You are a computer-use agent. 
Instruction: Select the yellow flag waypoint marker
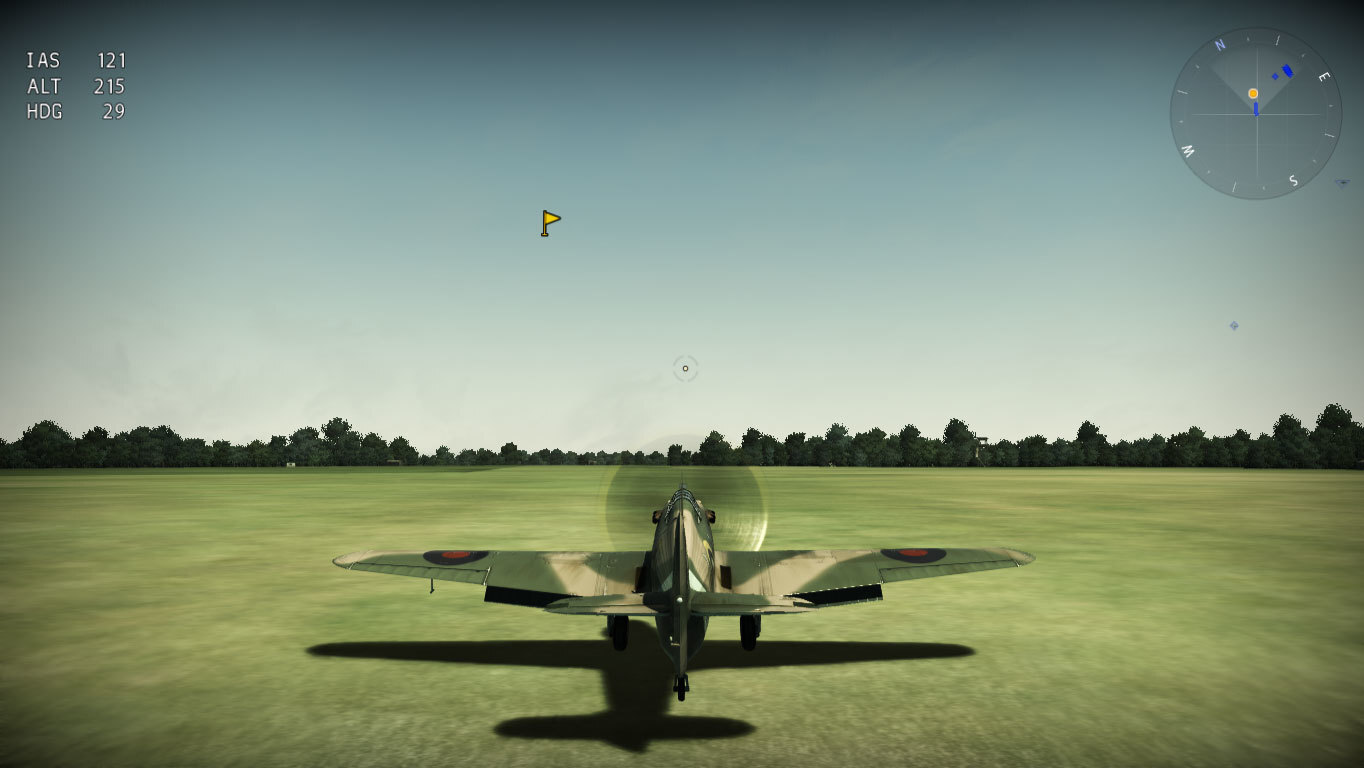pyautogui.click(x=550, y=222)
